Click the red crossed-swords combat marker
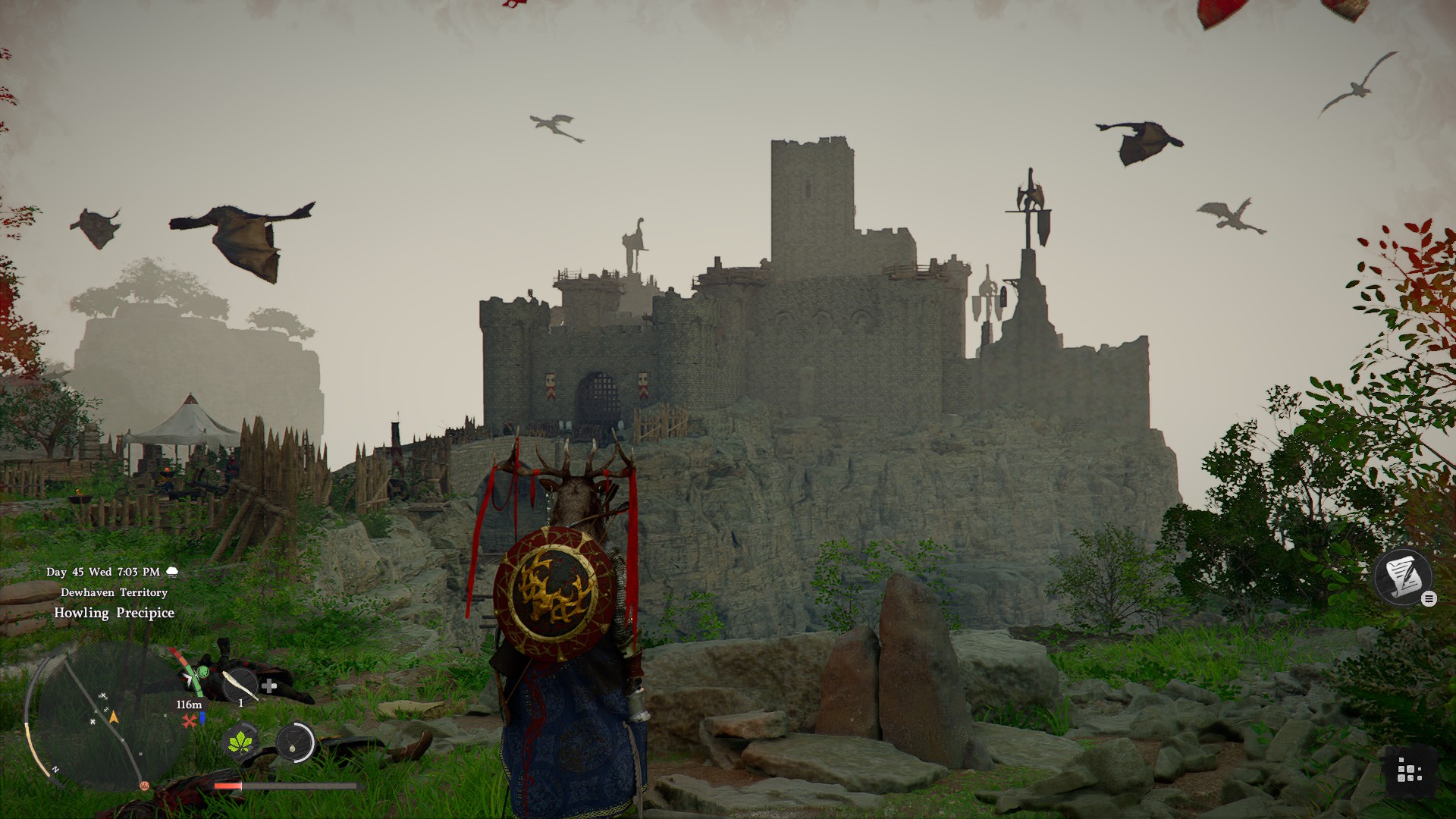Image resolution: width=1456 pixels, height=819 pixels. (x=190, y=720)
